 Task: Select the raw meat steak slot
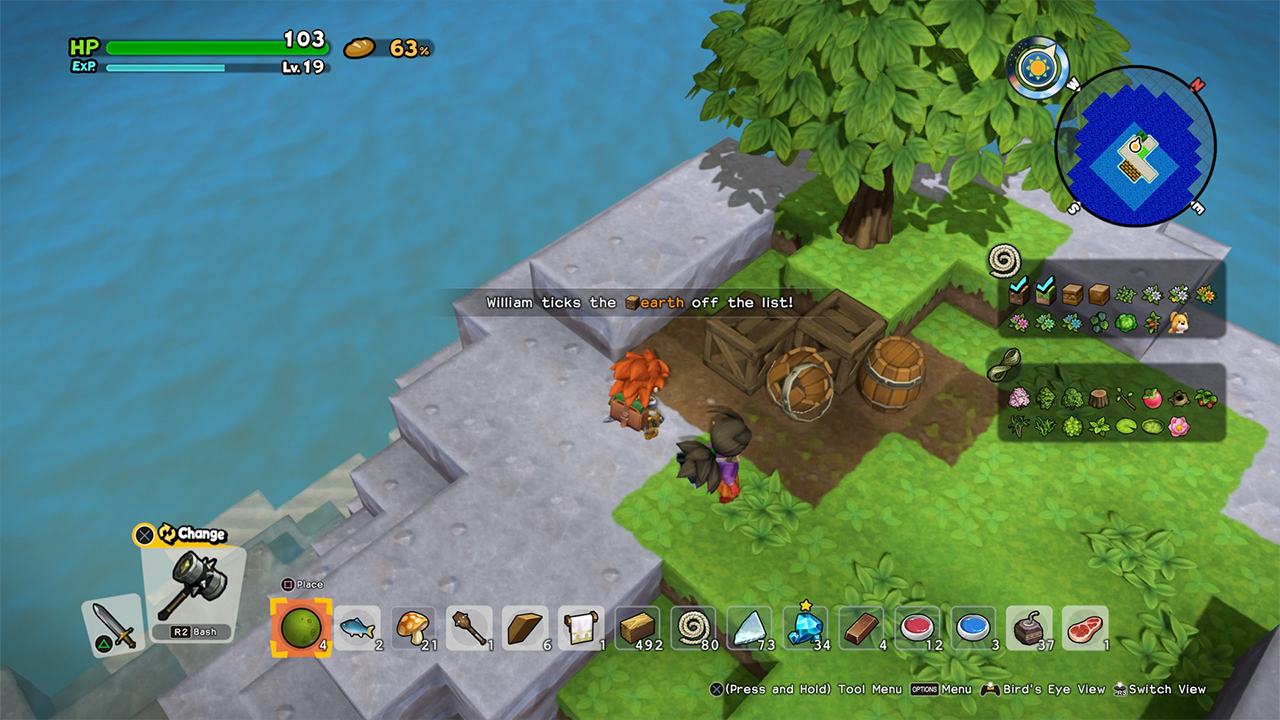1085,627
